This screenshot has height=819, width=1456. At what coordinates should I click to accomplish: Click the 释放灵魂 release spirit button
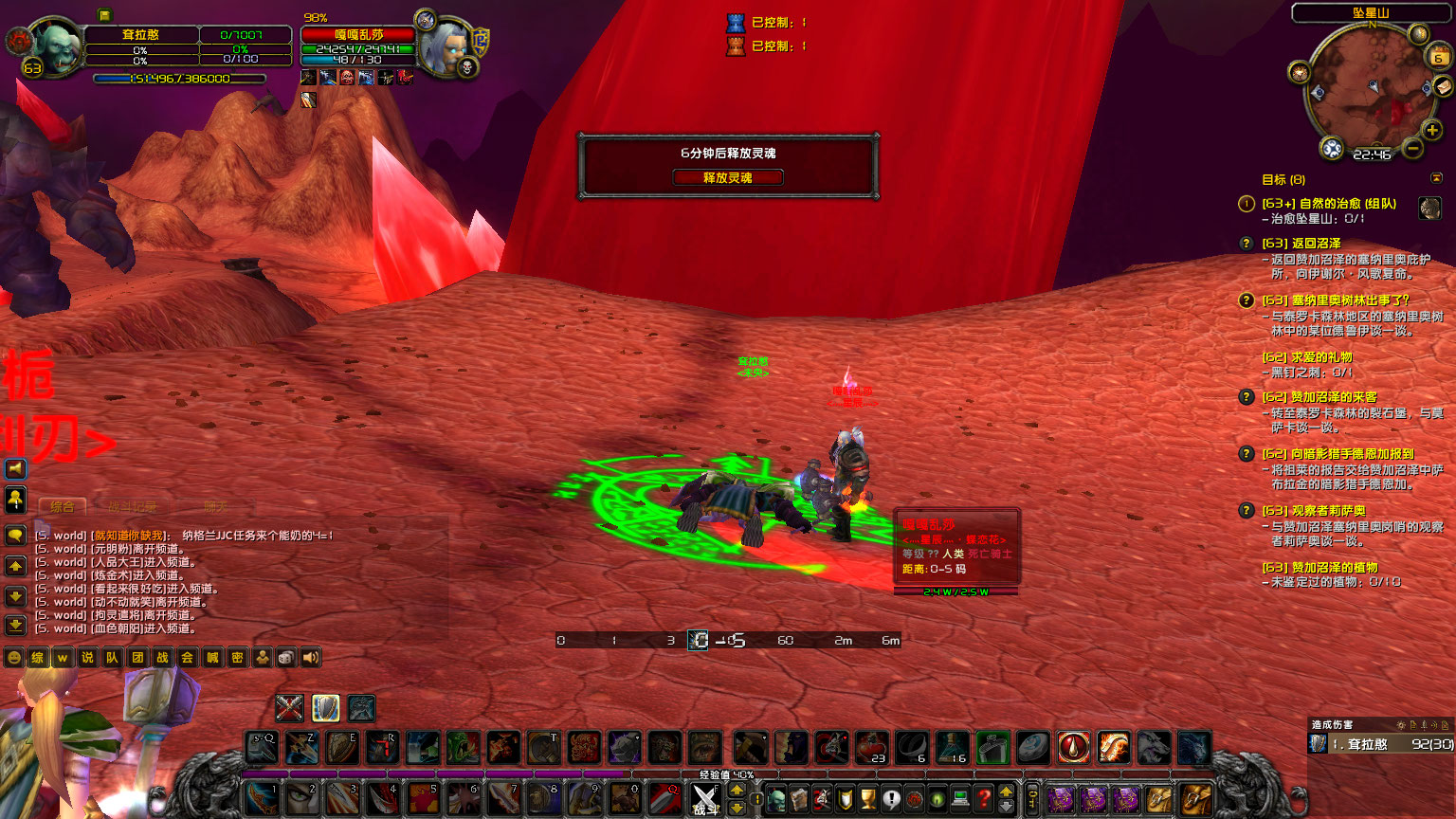[x=728, y=177]
